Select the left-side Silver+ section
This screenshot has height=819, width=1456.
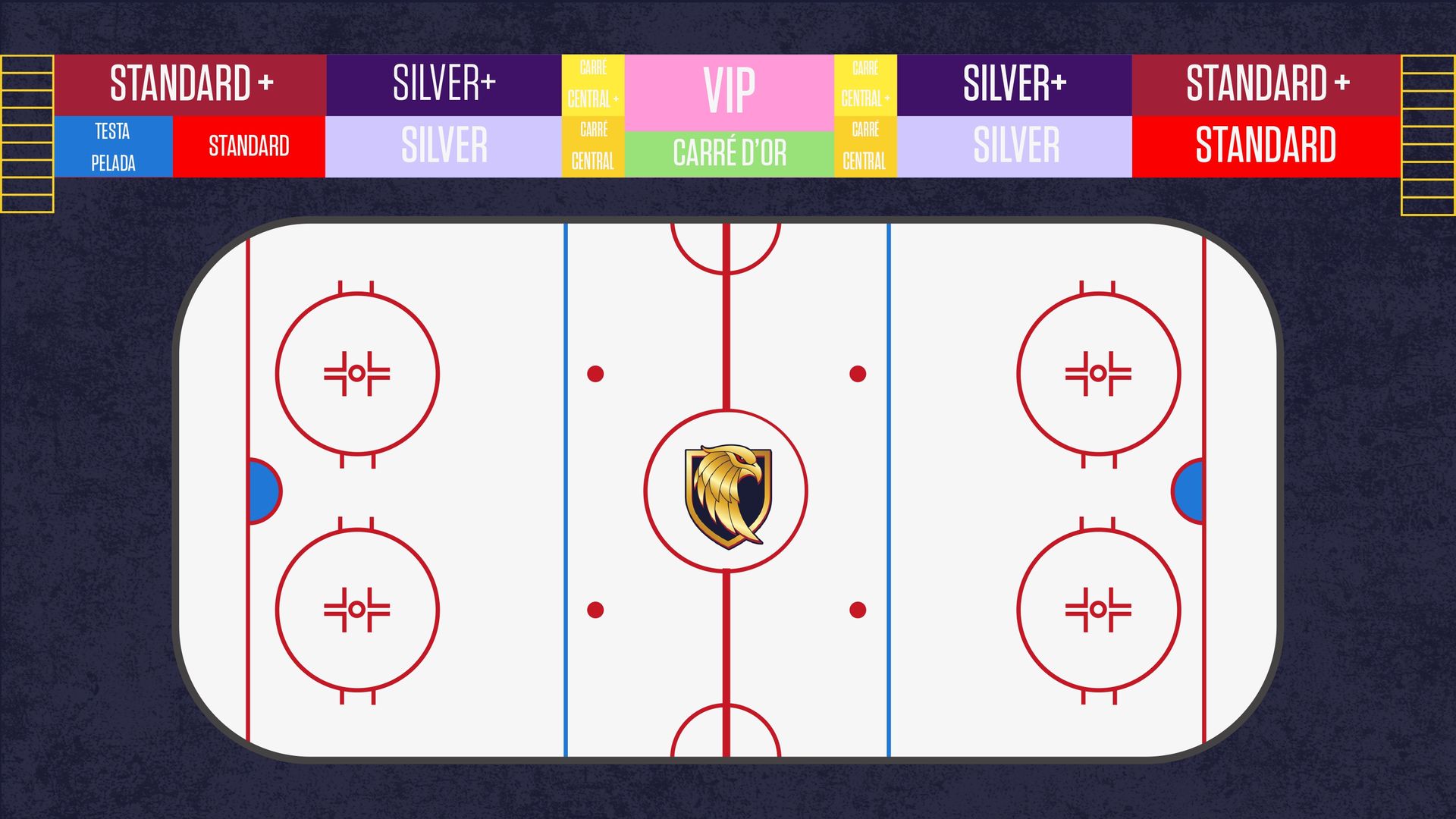[x=444, y=84]
